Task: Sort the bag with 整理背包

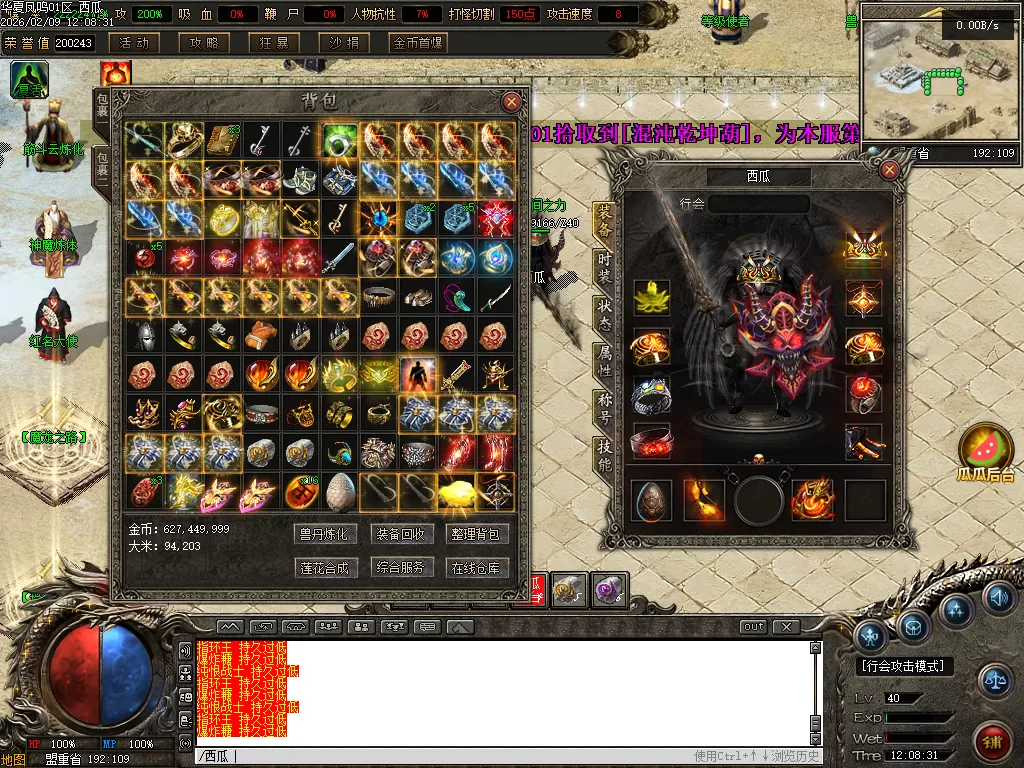Action: pos(475,534)
